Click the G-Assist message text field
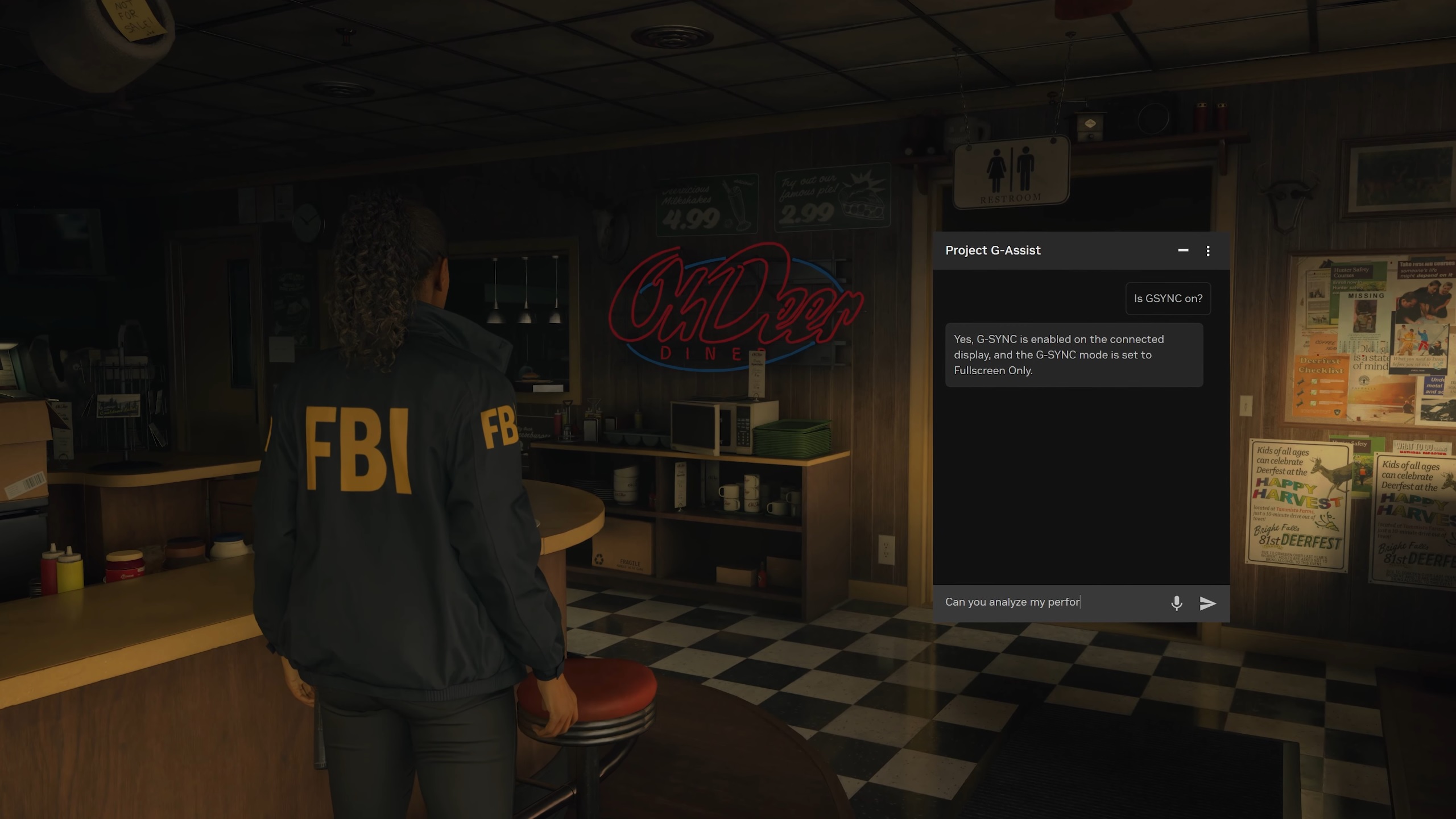Screen dimensions: 1456x819 [x=1049, y=602]
